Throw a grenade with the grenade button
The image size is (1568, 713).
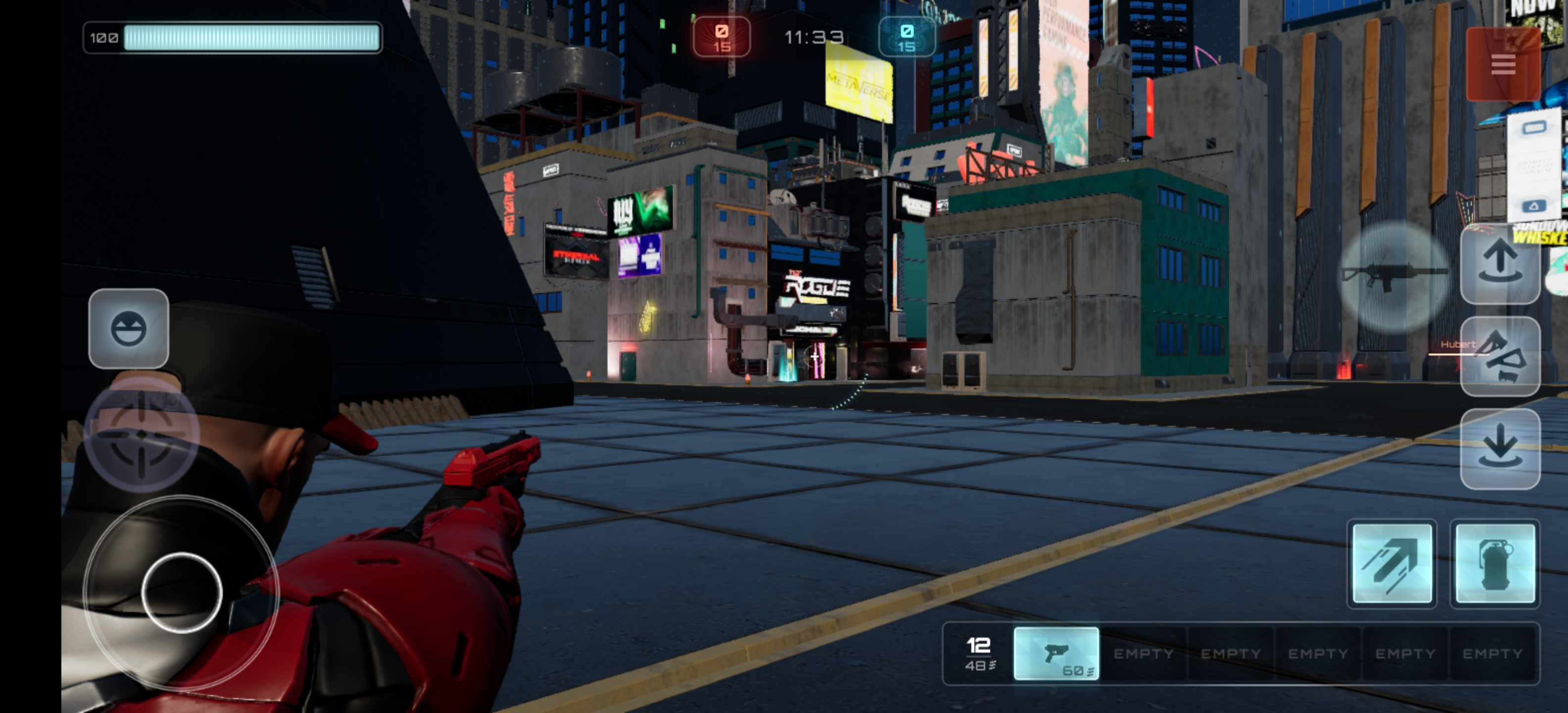point(1495,563)
